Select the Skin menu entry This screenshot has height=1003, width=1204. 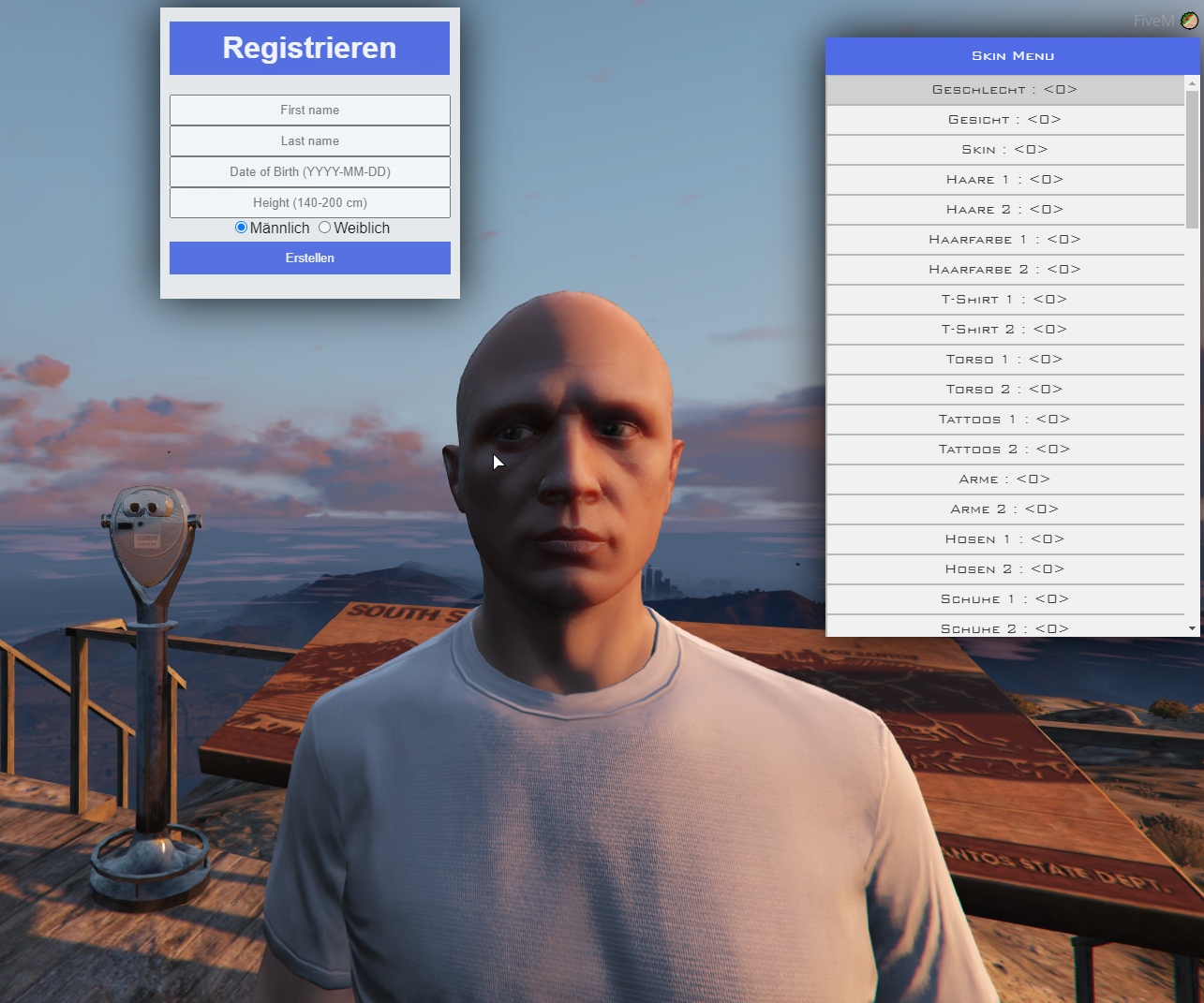coord(1004,150)
